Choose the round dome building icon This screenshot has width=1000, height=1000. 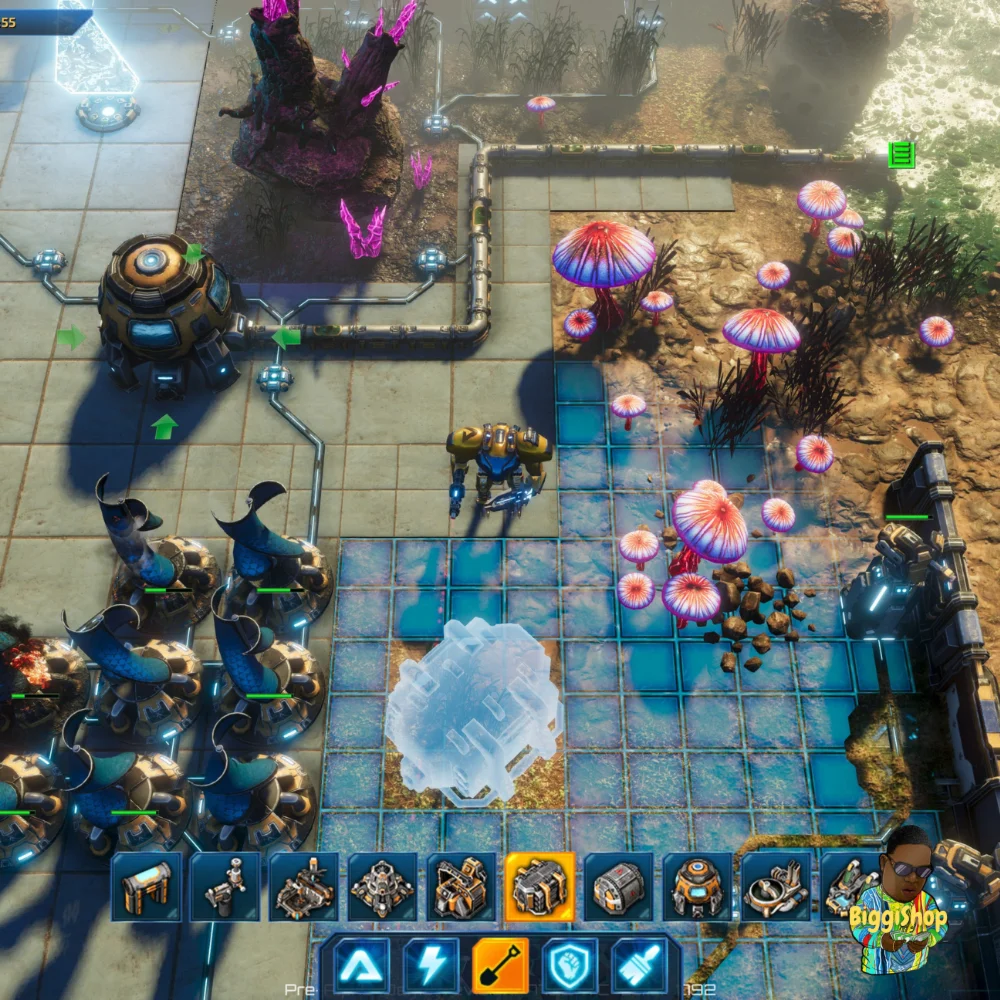(x=697, y=886)
